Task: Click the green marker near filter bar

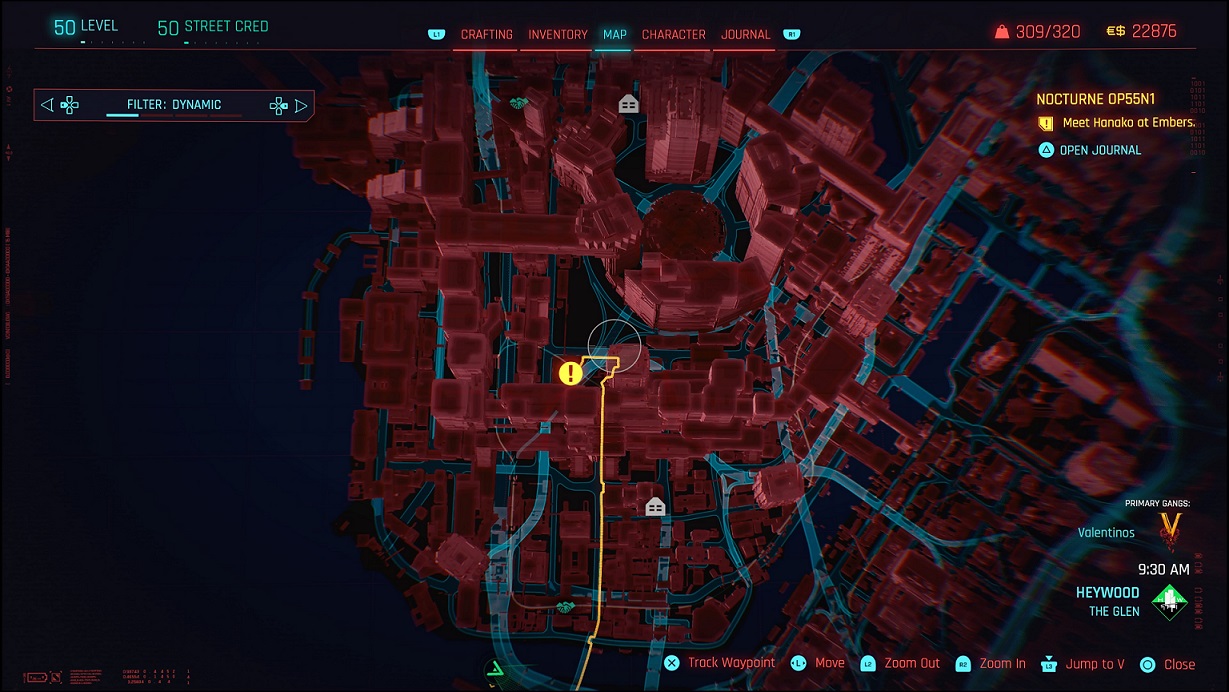Action: coord(518,103)
